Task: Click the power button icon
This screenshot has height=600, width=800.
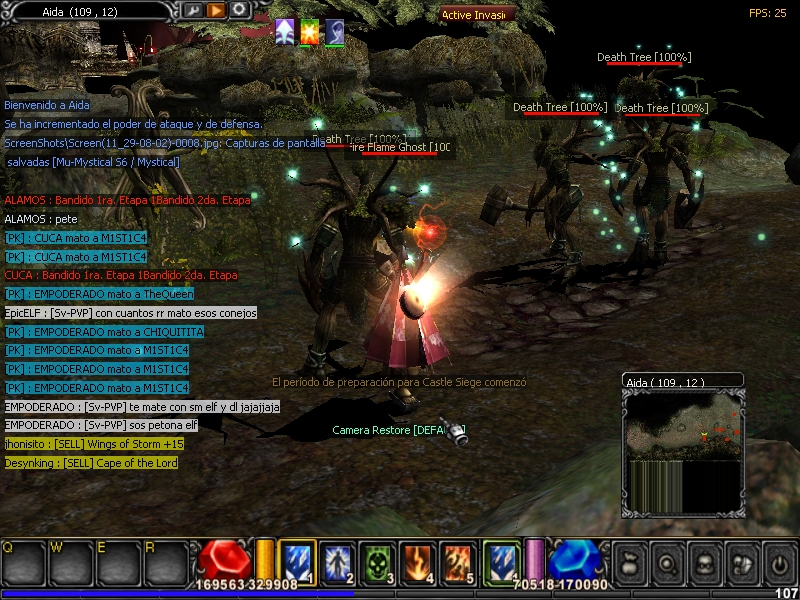Action: pyautogui.click(x=779, y=561)
